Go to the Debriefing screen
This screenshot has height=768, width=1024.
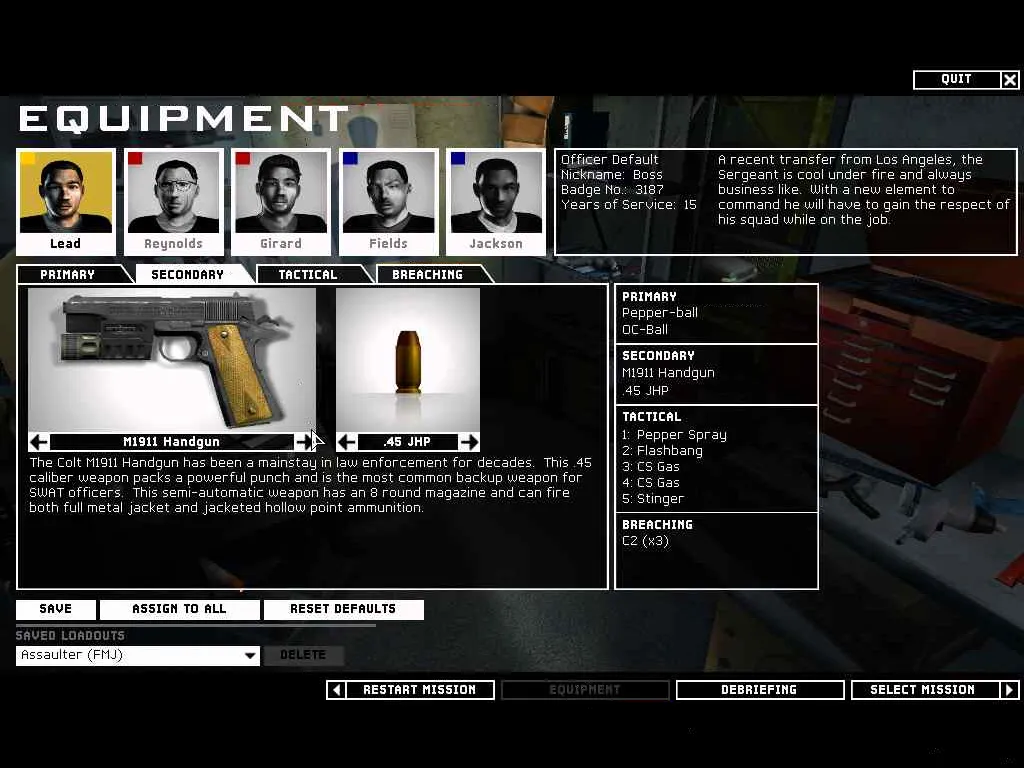759,690
